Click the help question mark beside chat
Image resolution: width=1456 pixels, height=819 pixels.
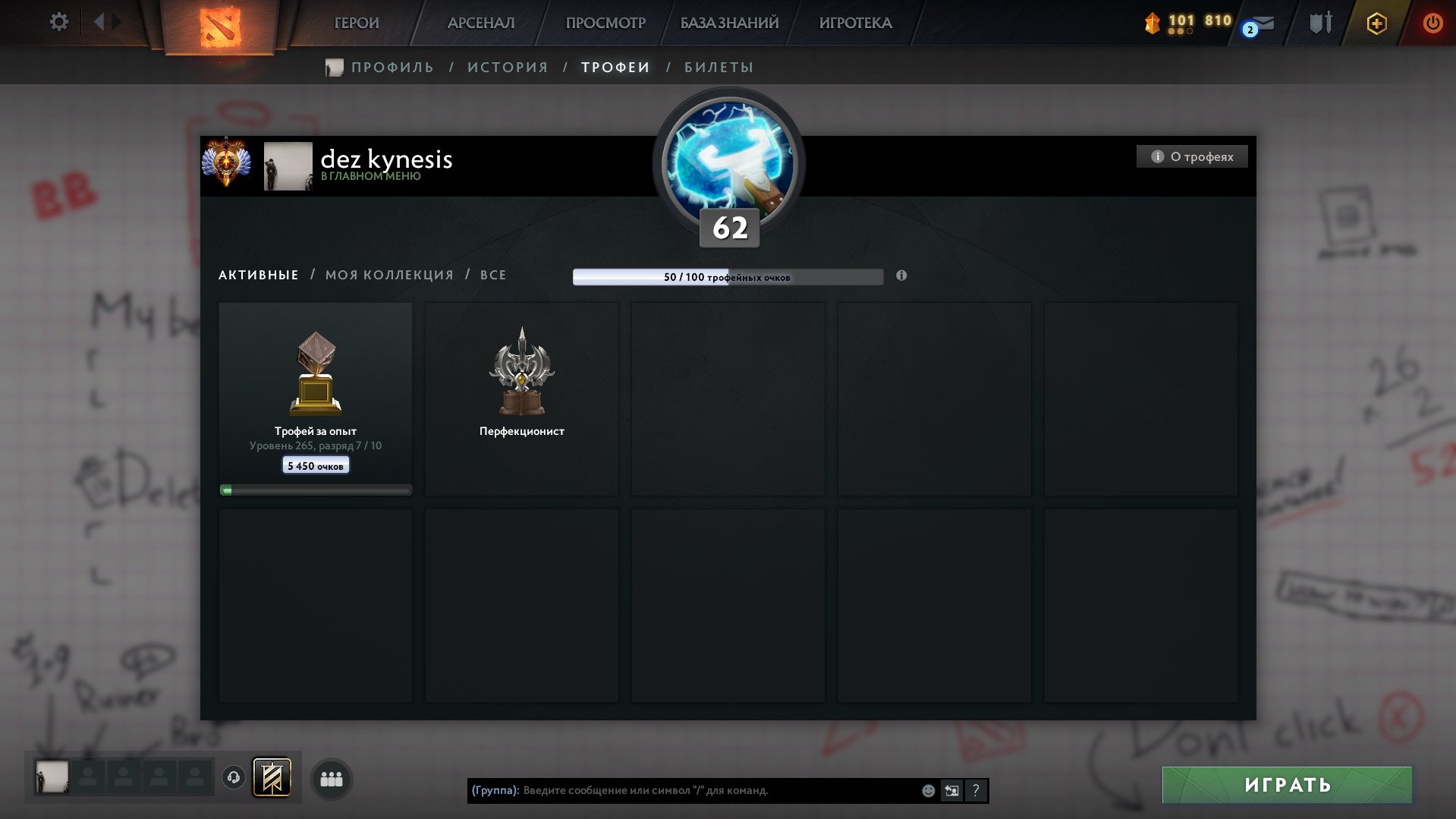tap(976, 790)
